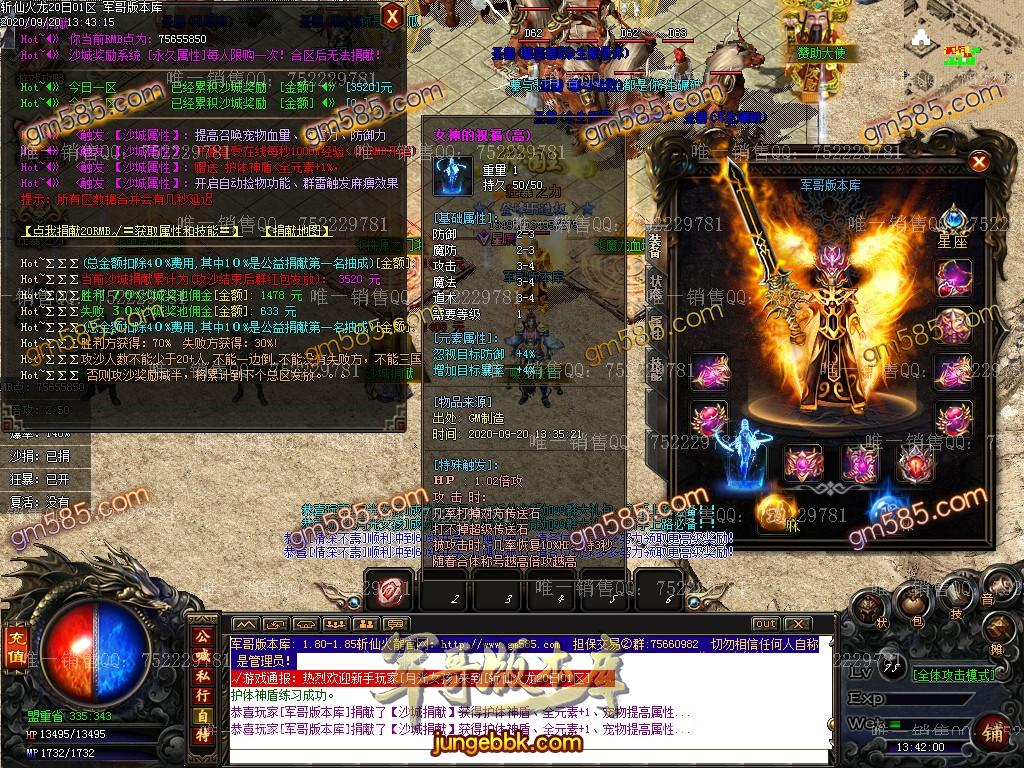
Task: Close the character equipment panel
Action: point(979,161)
